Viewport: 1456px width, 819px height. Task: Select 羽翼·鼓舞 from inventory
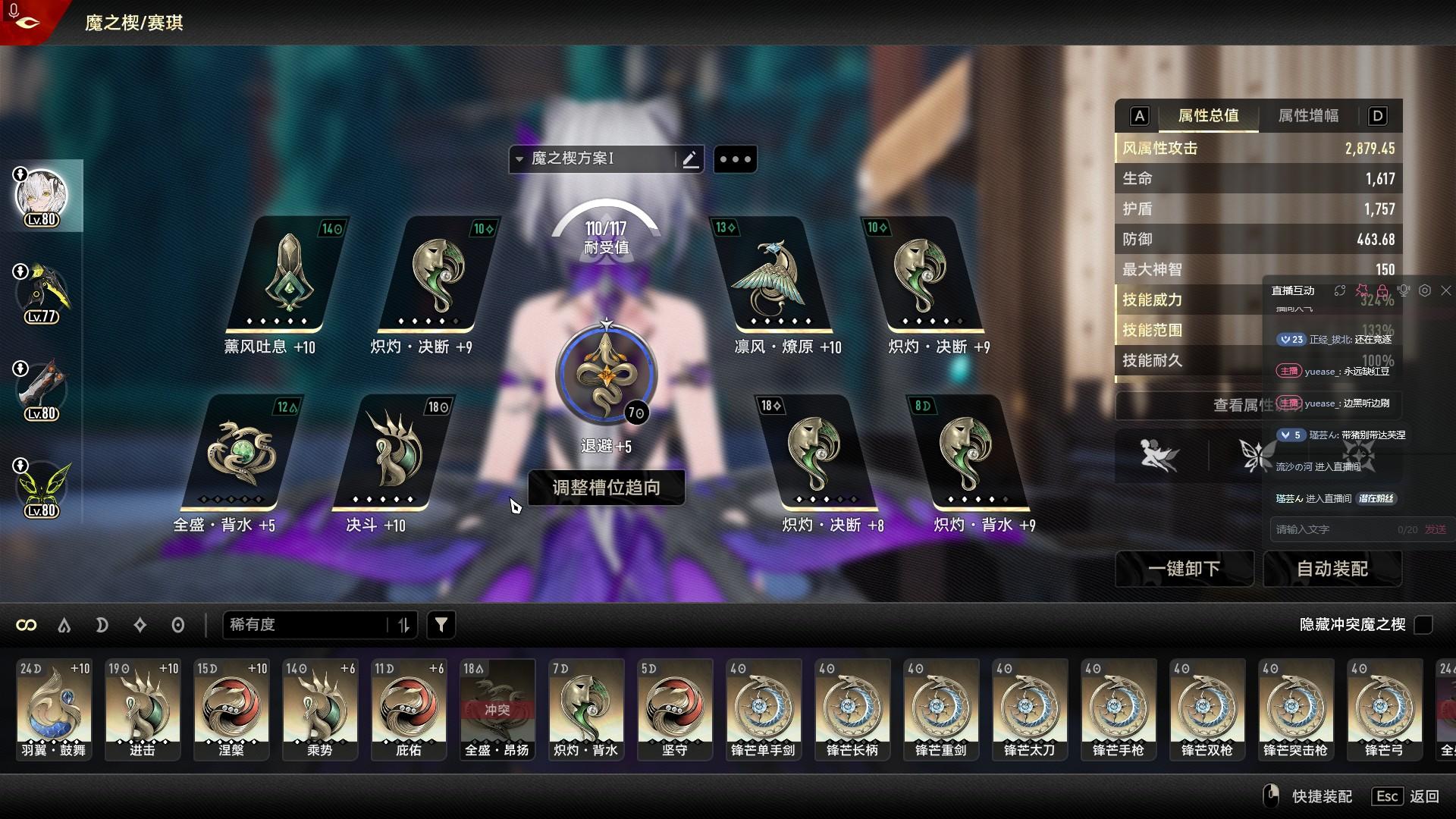[54, 709]
